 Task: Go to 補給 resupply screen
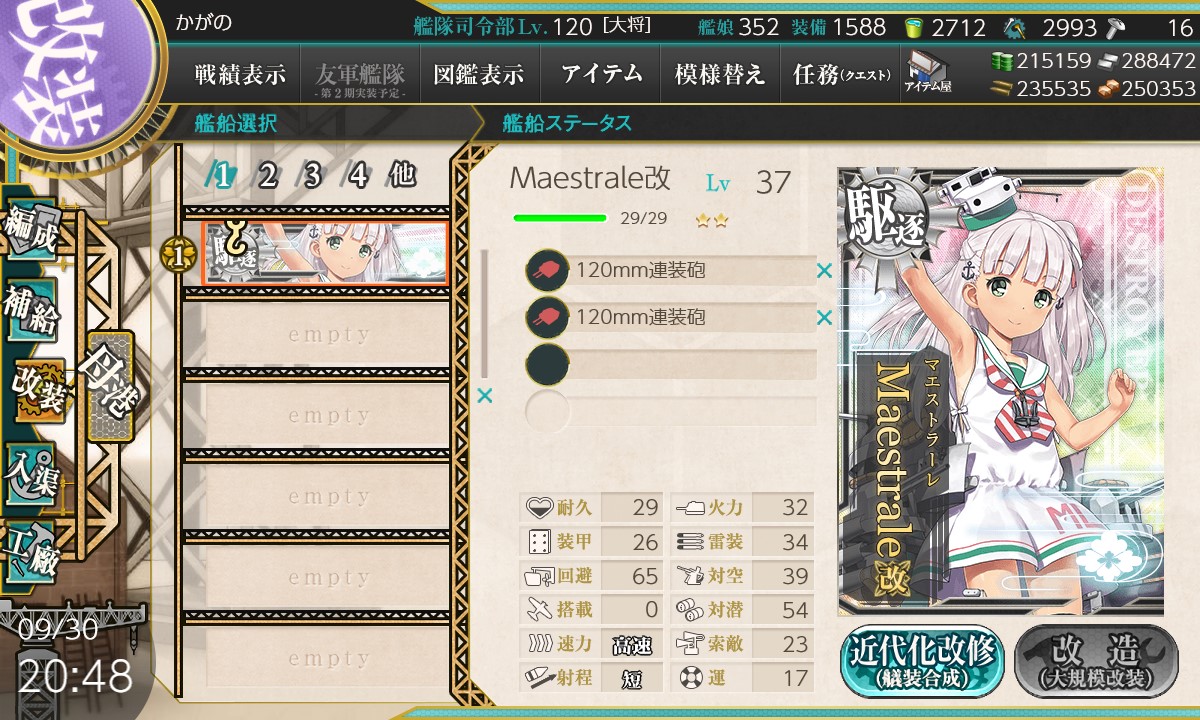[x=30, y=312]
